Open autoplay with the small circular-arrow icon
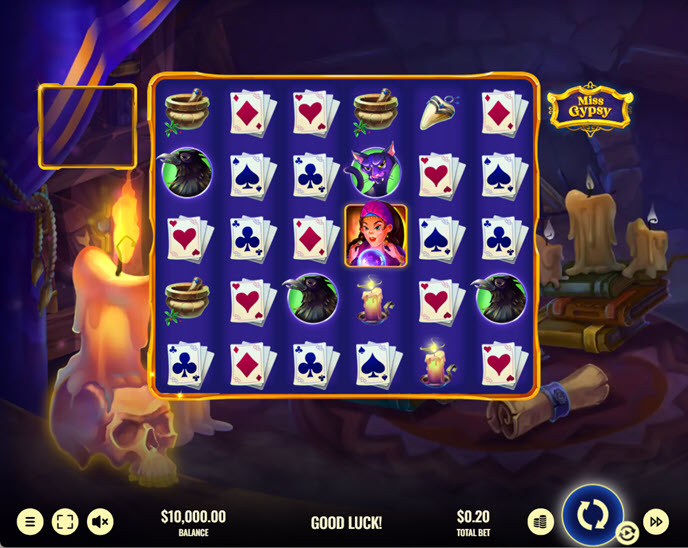The width and height of the screenshot is (688, 548). (x=628, y=533)
